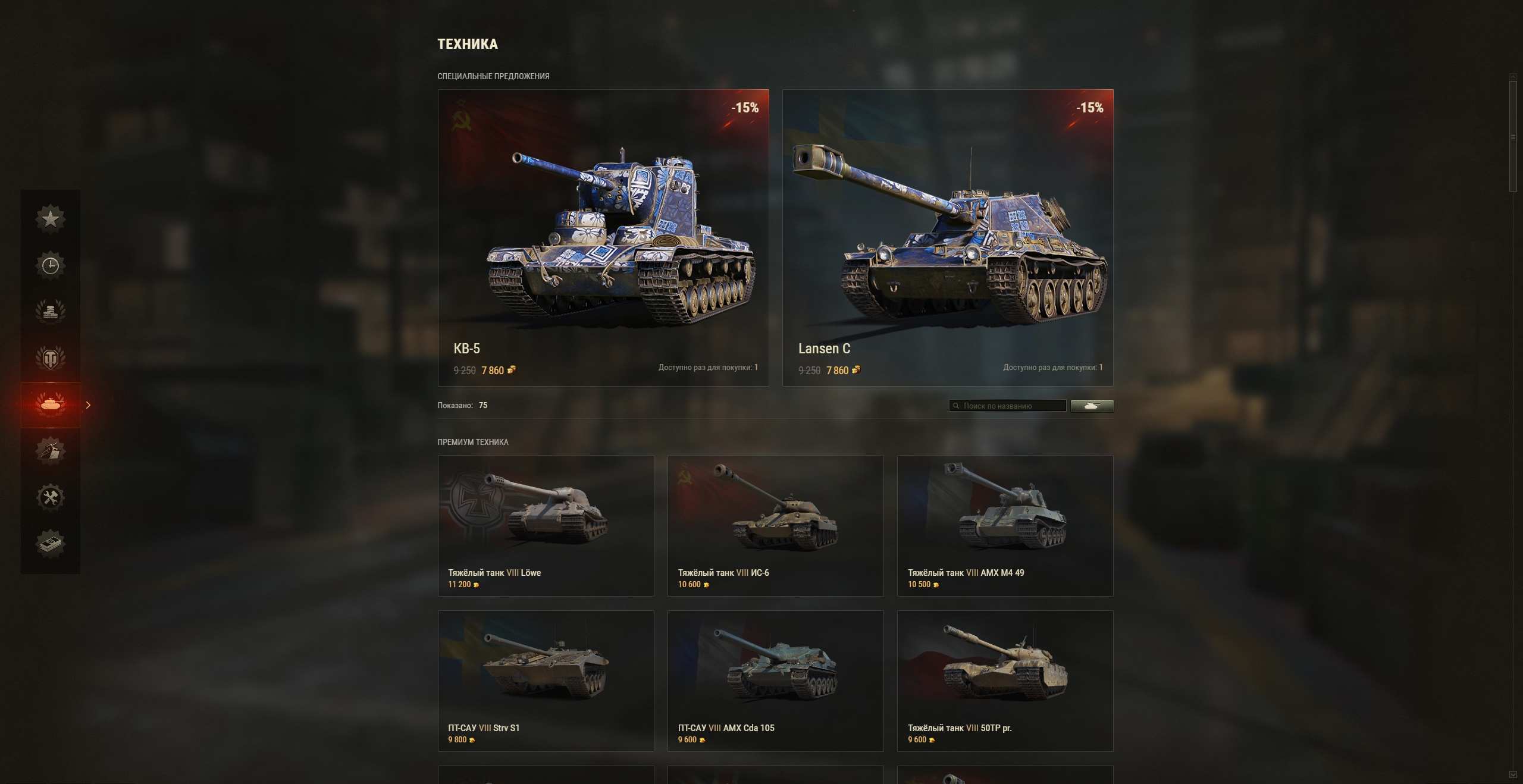Open the banknotes stack category

coord(51,543)
